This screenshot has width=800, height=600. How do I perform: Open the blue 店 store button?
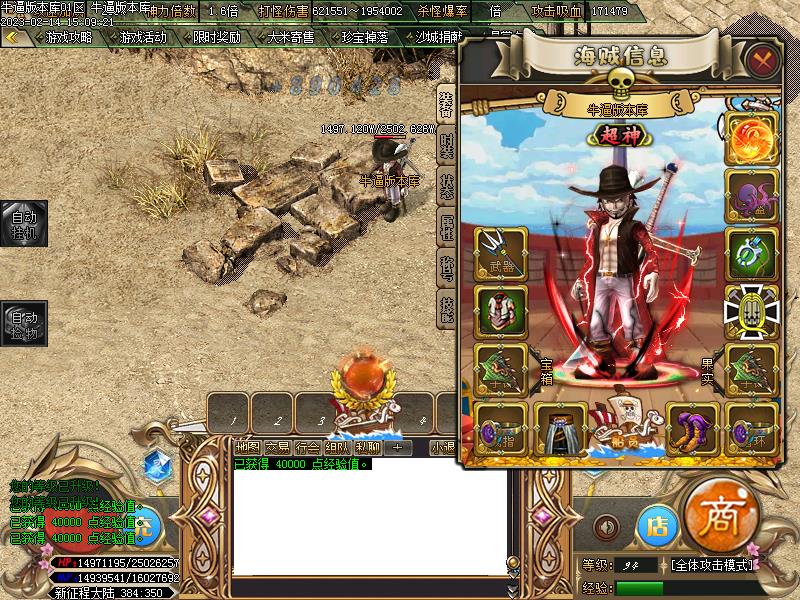(657, 524)
